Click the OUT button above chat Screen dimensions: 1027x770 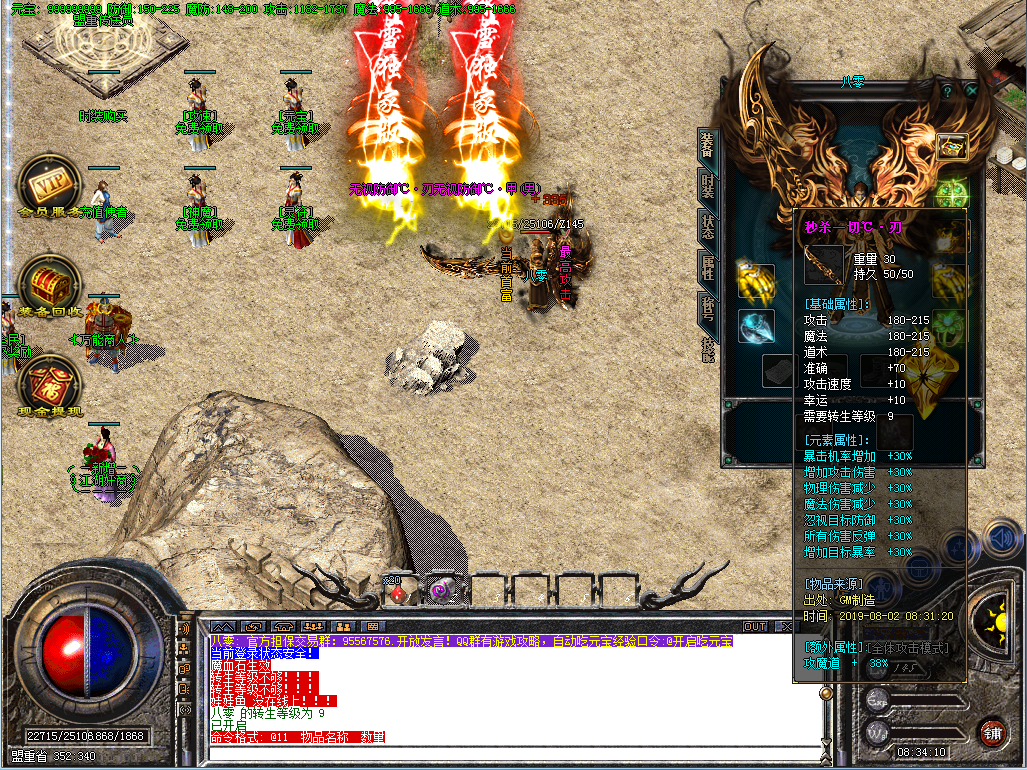755,627
